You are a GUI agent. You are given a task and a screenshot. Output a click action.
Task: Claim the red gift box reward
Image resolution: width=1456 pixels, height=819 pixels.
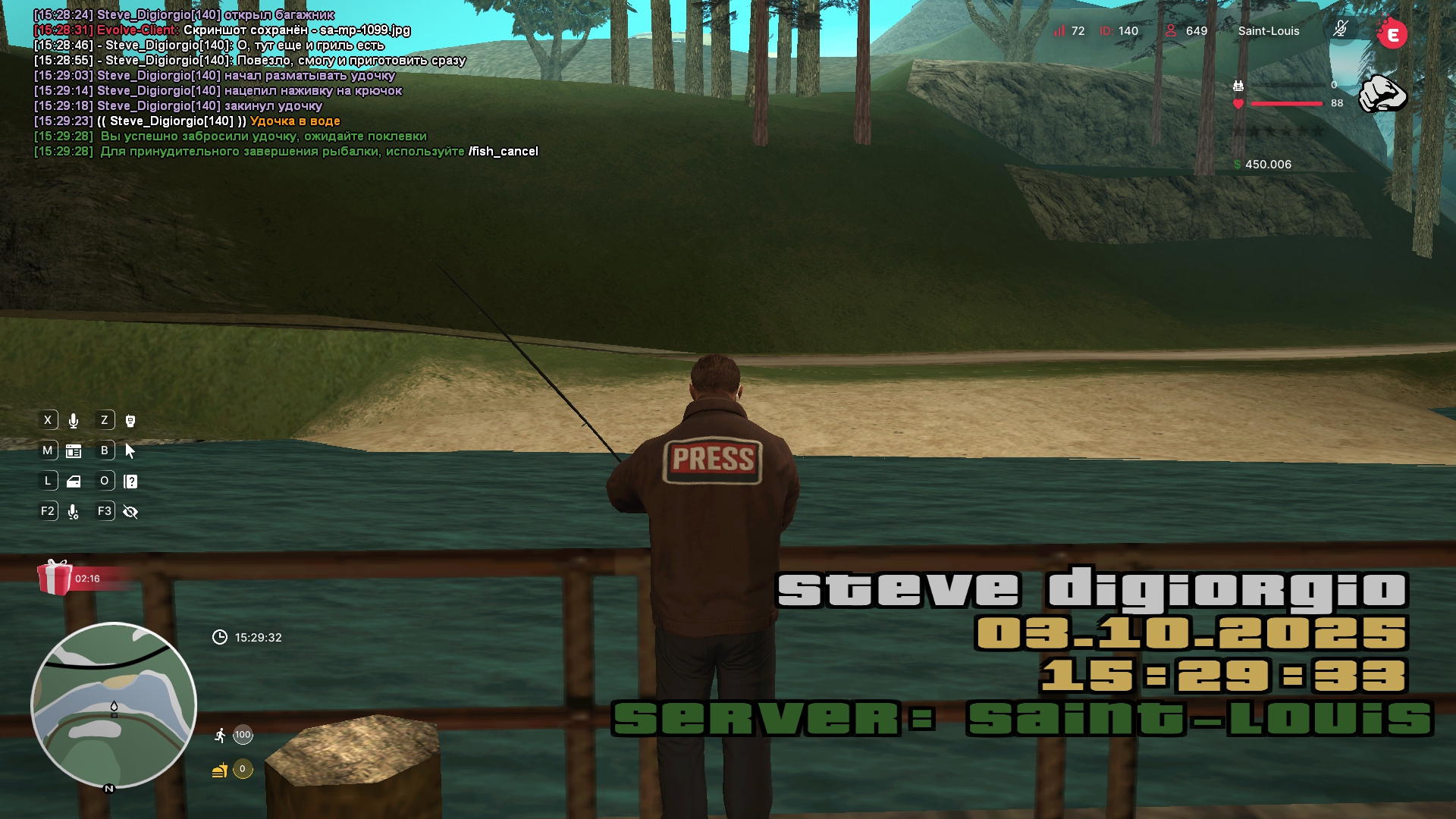point(55,578)
